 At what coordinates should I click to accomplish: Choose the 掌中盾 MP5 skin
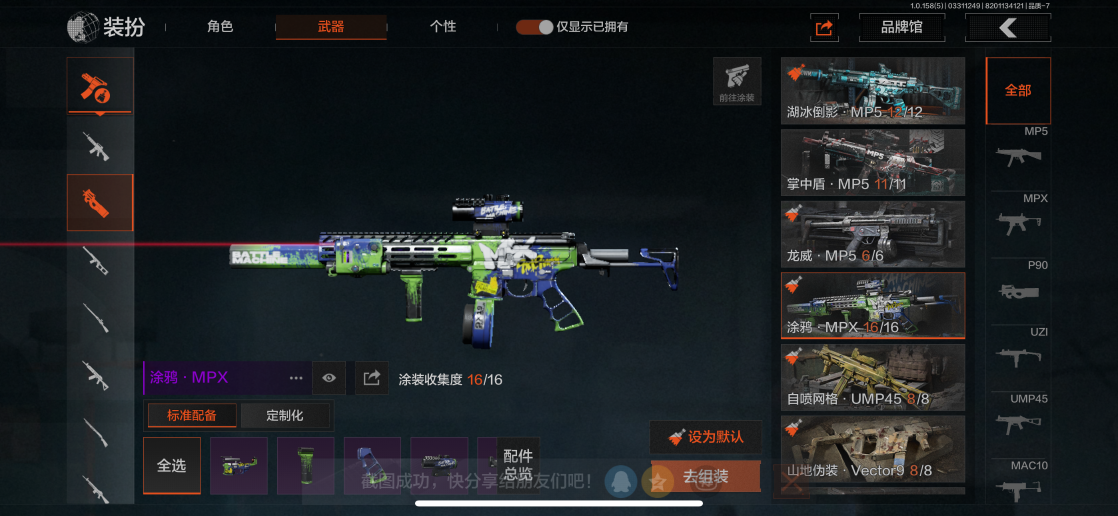873,162
